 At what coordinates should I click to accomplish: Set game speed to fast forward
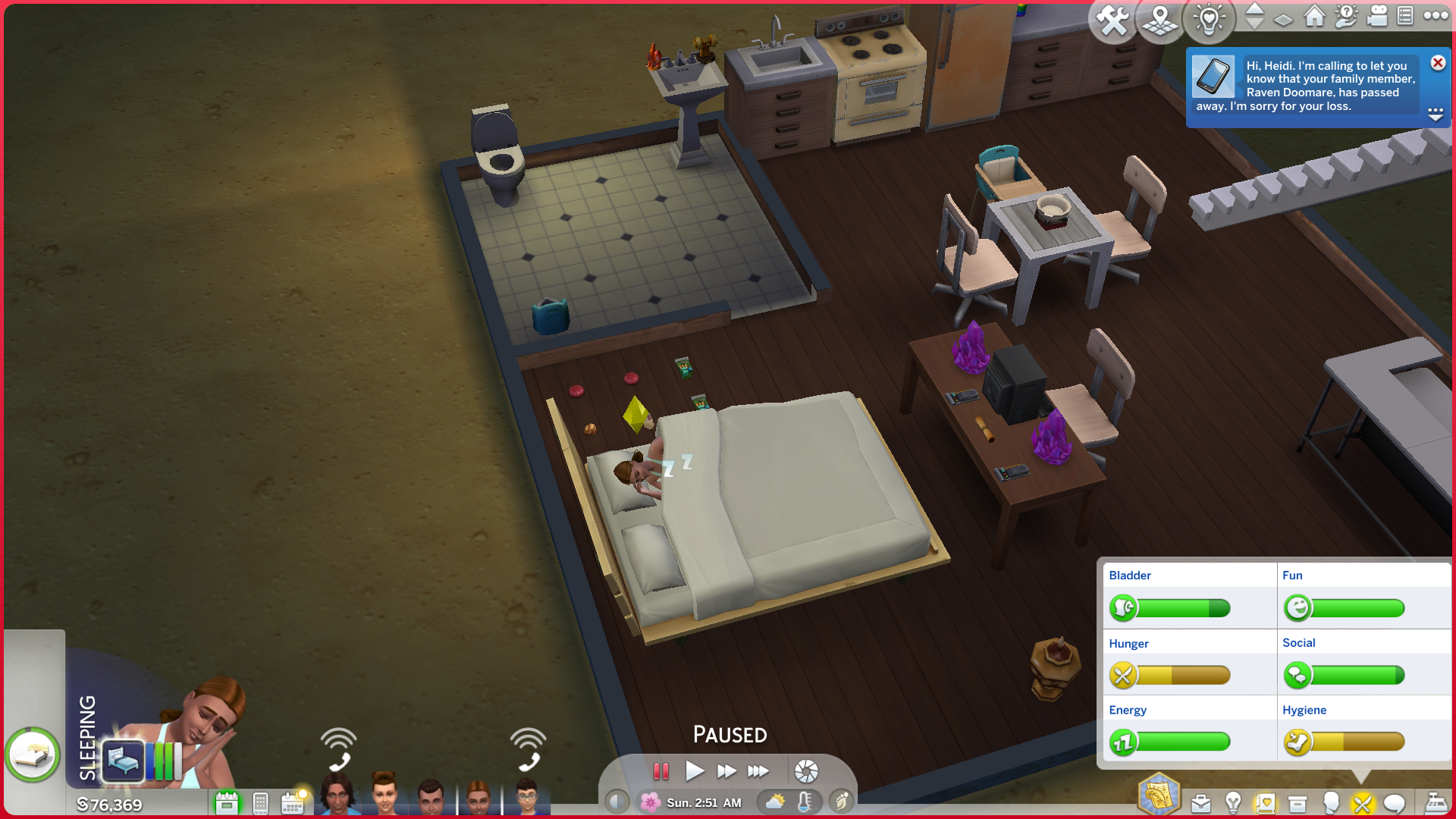726,771
